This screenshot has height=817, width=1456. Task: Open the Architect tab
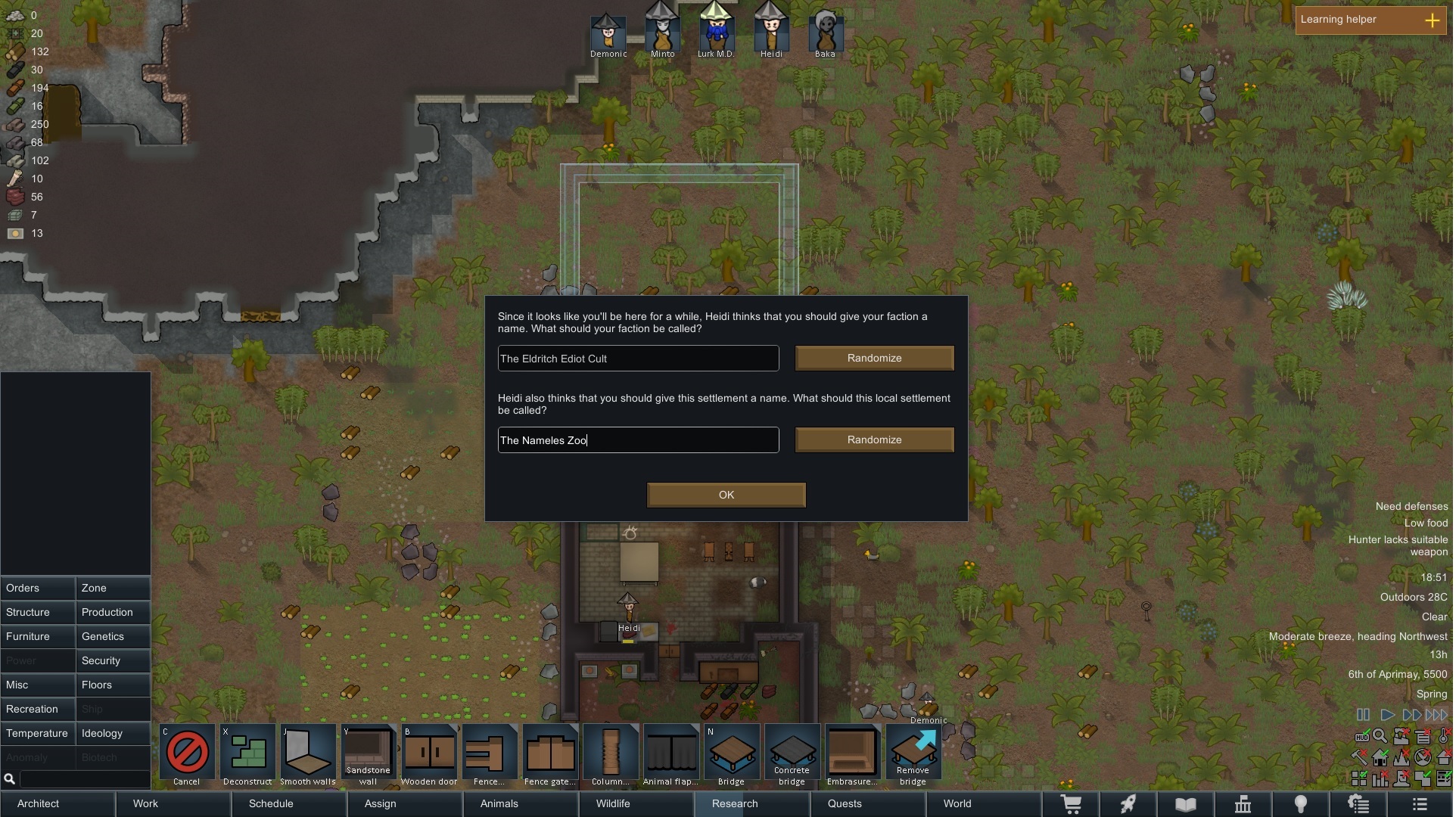click(38, 803)
